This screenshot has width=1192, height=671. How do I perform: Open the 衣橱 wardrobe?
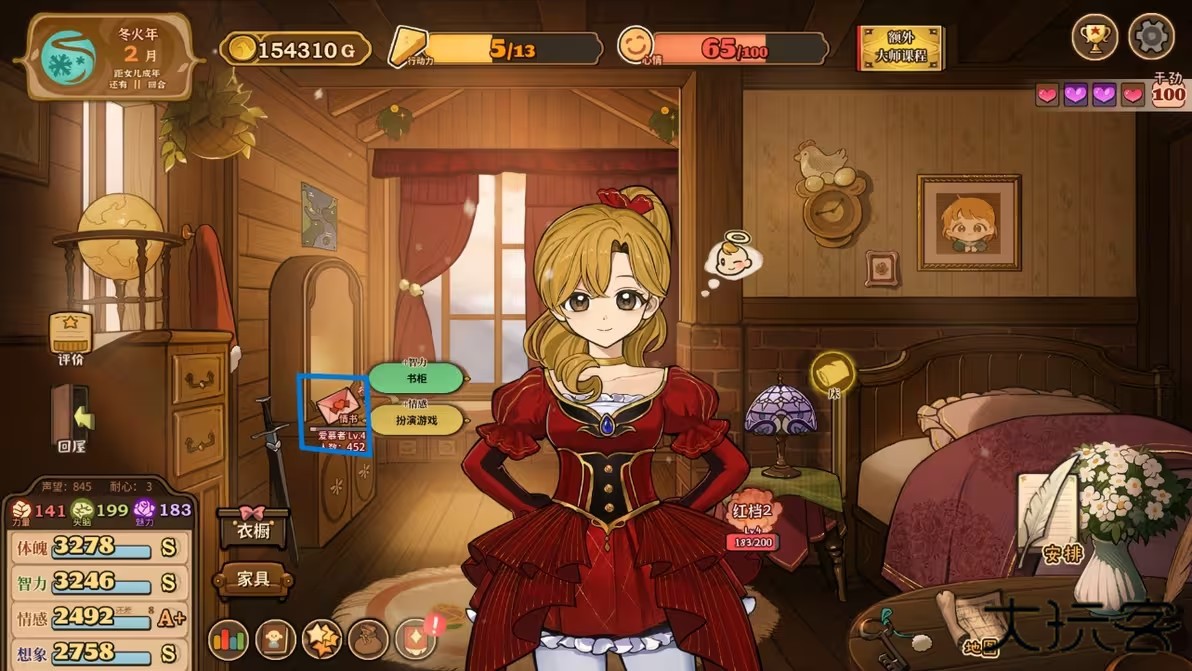[x=253, y=528]
